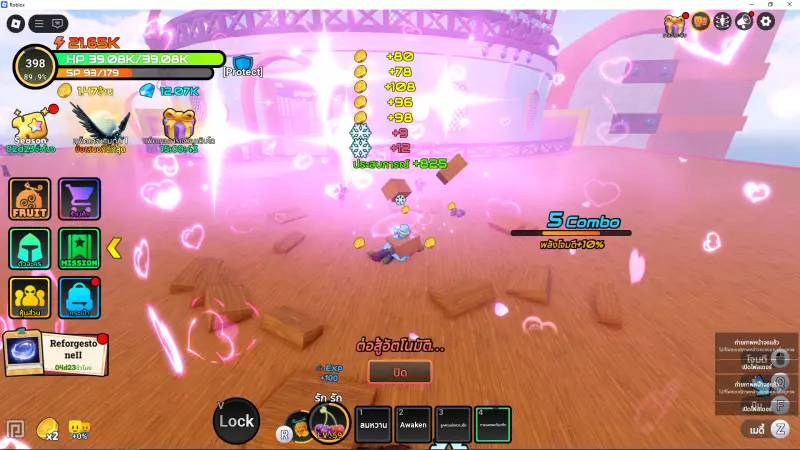Activate the Awaken skill slot

click(413, 423)
